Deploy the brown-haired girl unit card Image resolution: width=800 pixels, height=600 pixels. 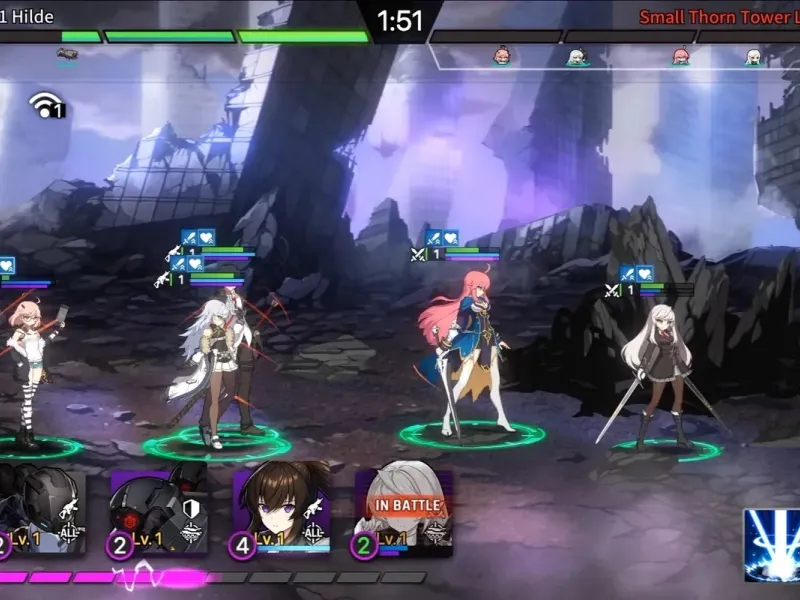click(x=281, y=510)
